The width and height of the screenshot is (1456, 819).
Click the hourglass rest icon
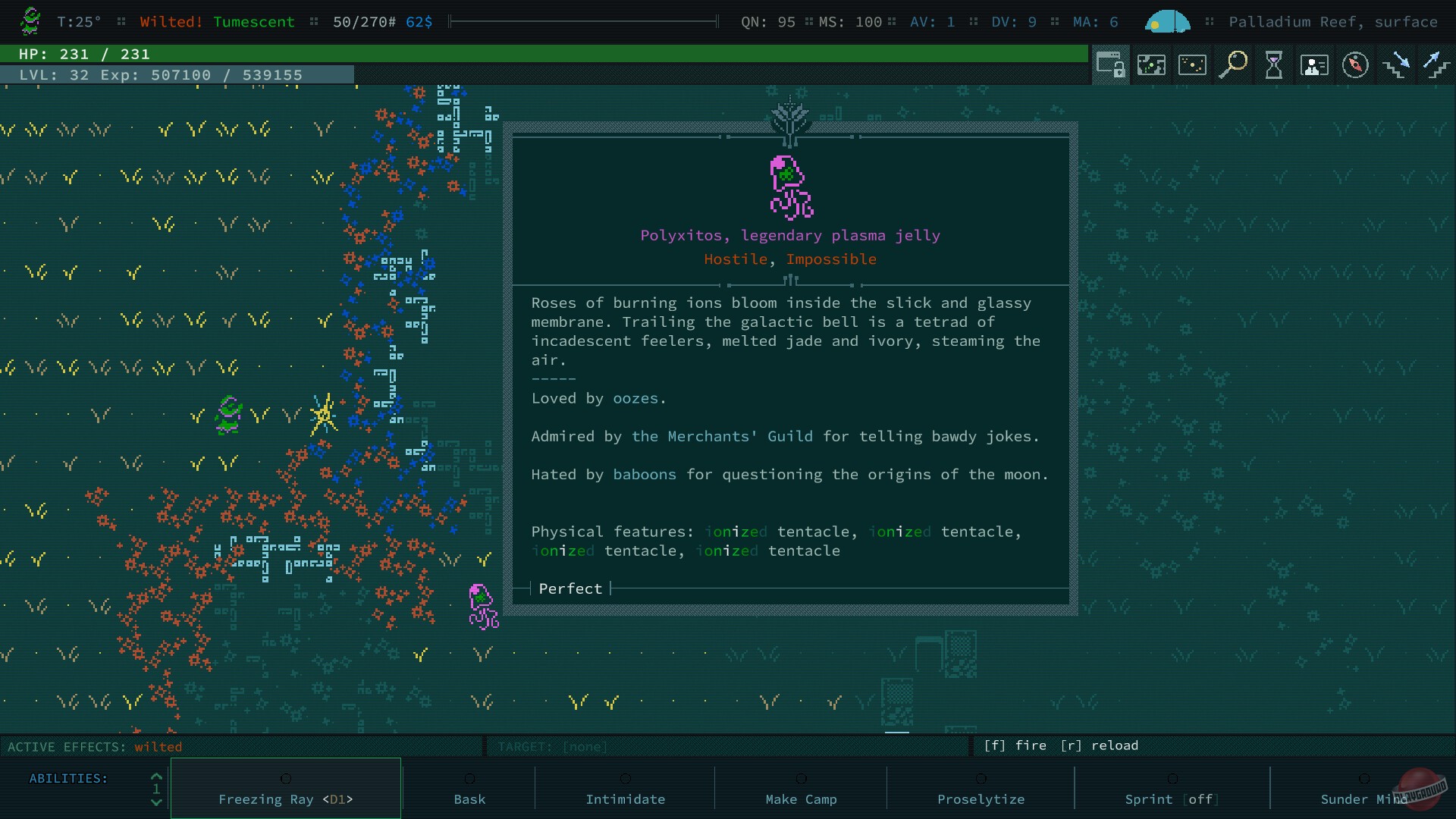coord(1275,65)
